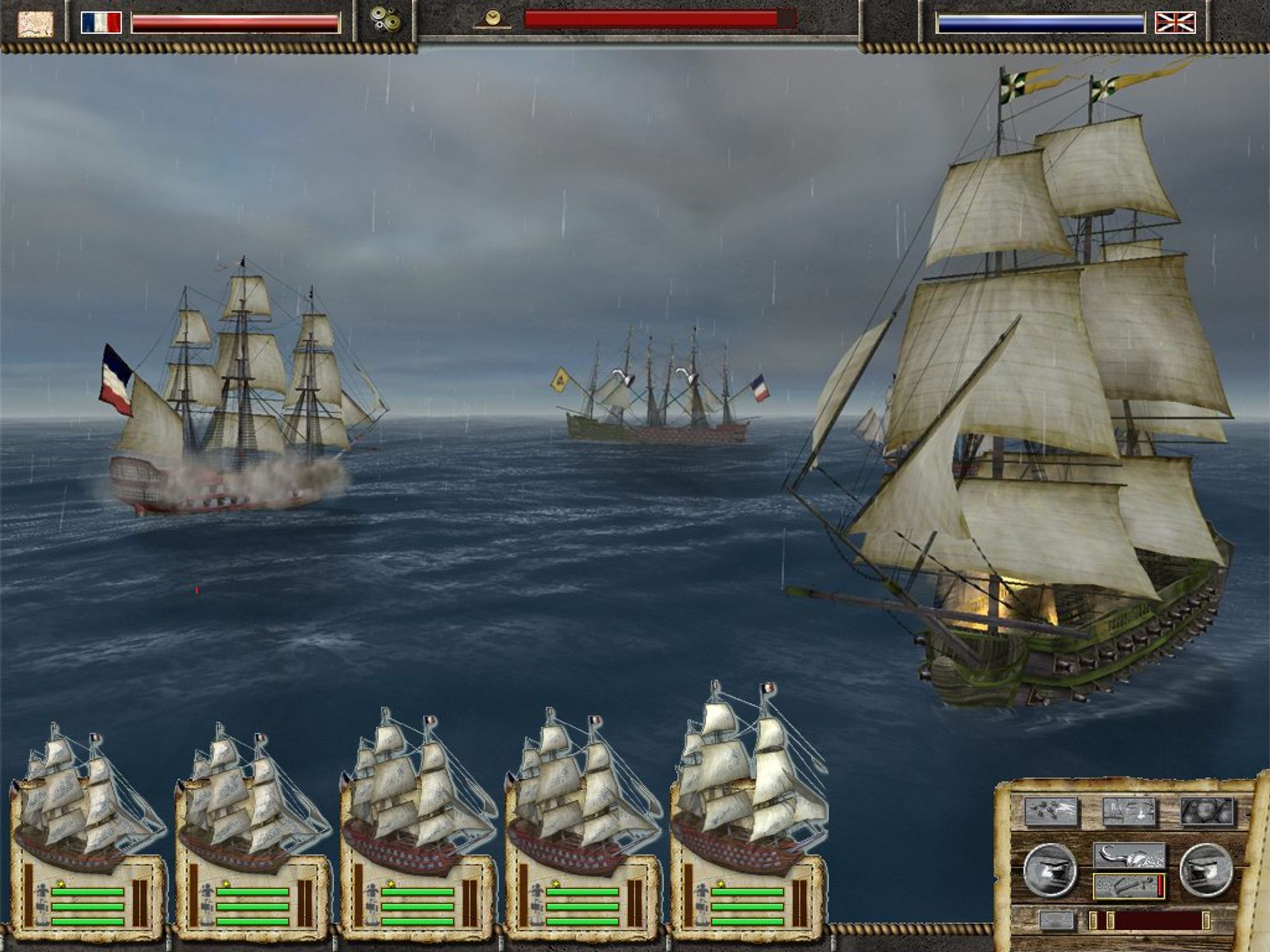This screenshot has height=952, width=1270.
Task: Fire the right-facing cannon broadside
Action: 1206,870
